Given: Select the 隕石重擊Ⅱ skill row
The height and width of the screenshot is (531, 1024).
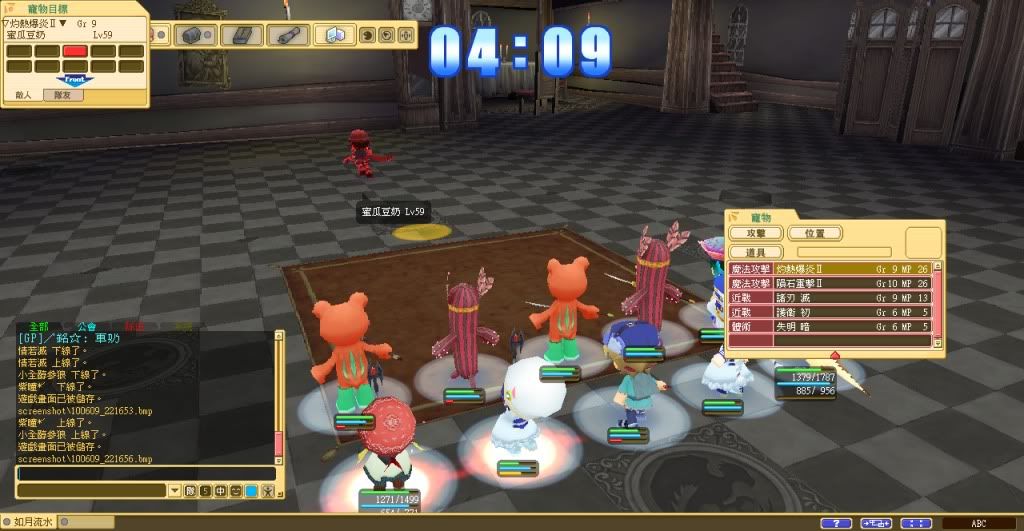Looking at the screenshot, I should pos(830,283).
